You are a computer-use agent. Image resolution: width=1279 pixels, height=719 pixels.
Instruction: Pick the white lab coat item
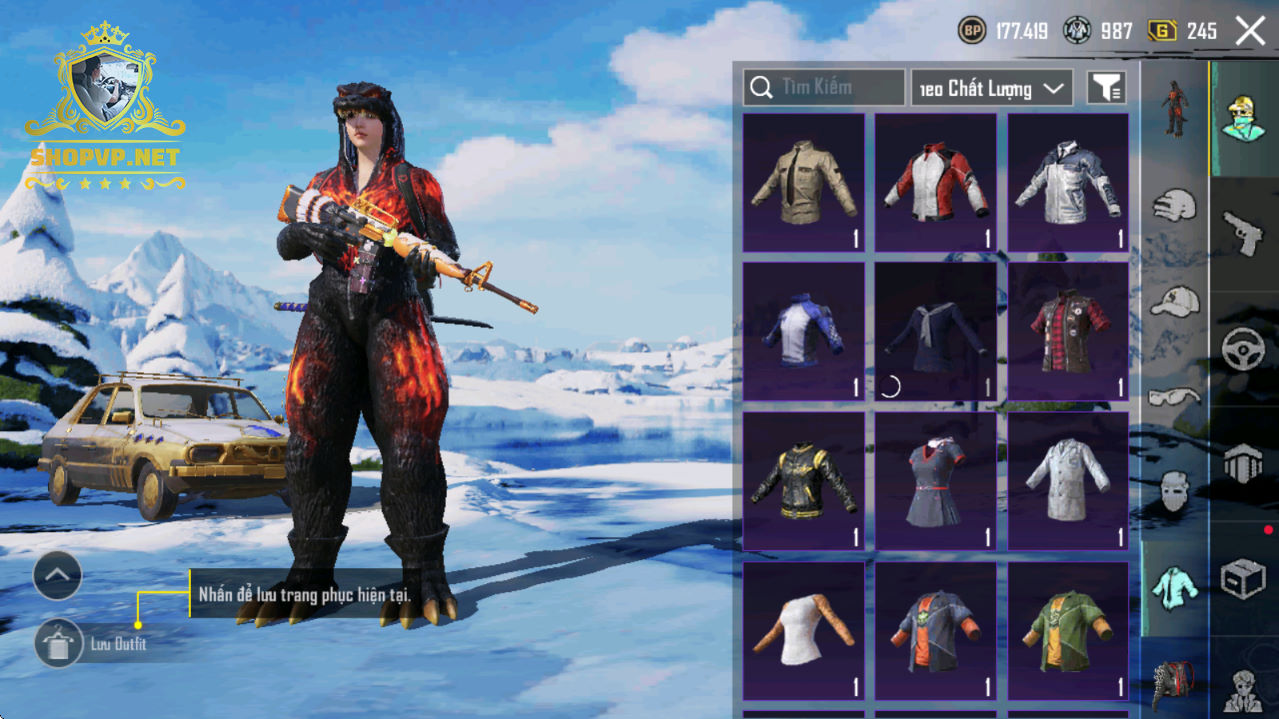click(1067, 481)
